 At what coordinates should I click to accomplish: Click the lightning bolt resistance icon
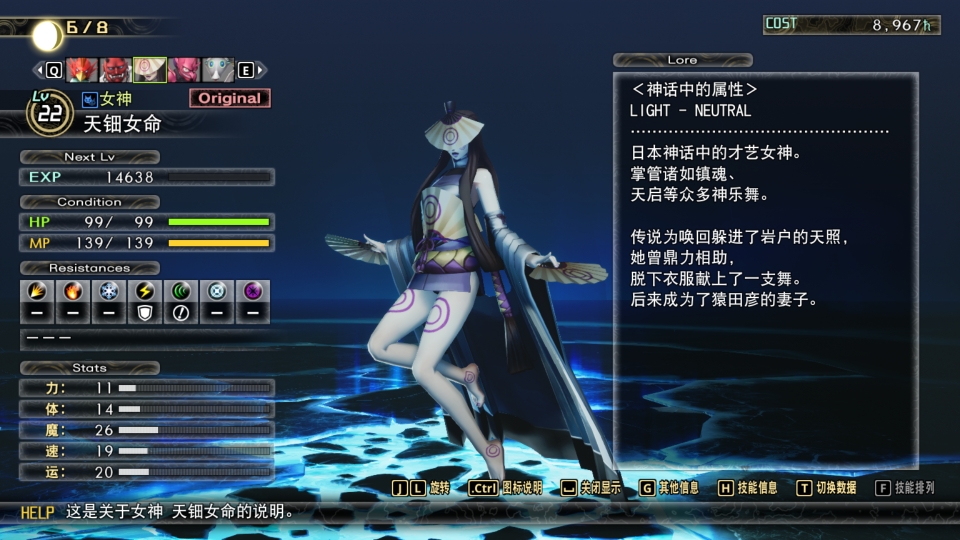pos(144,291)
